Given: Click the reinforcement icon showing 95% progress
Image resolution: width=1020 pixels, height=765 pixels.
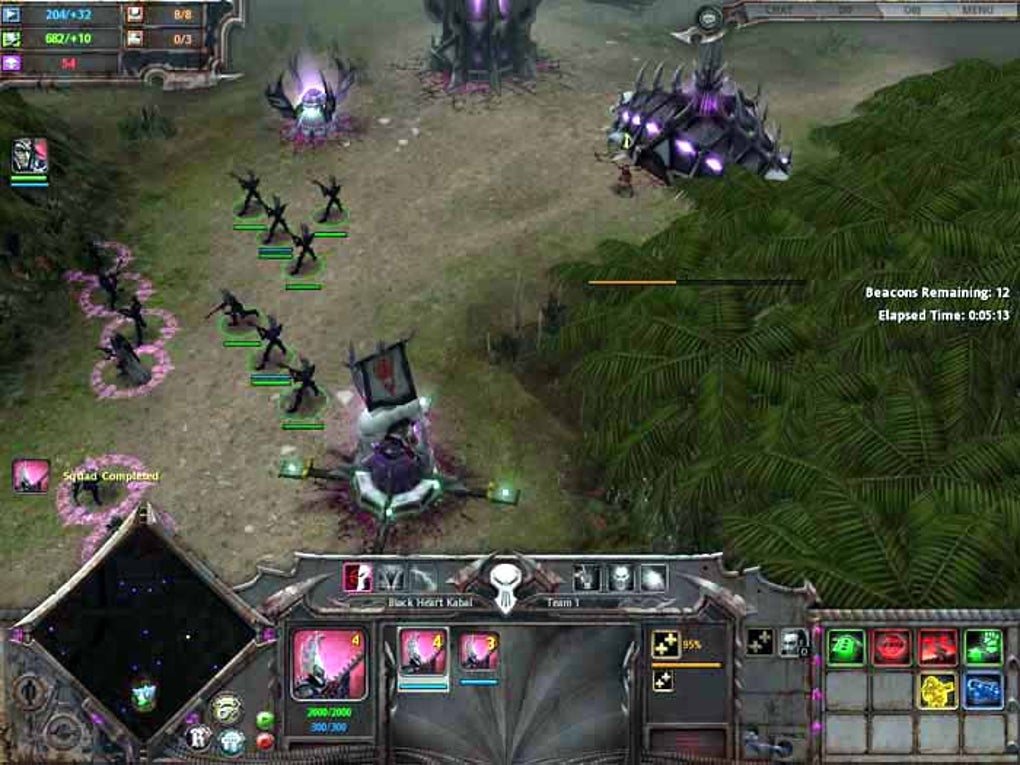Looking at the screenshot, I should click(664, 644).
